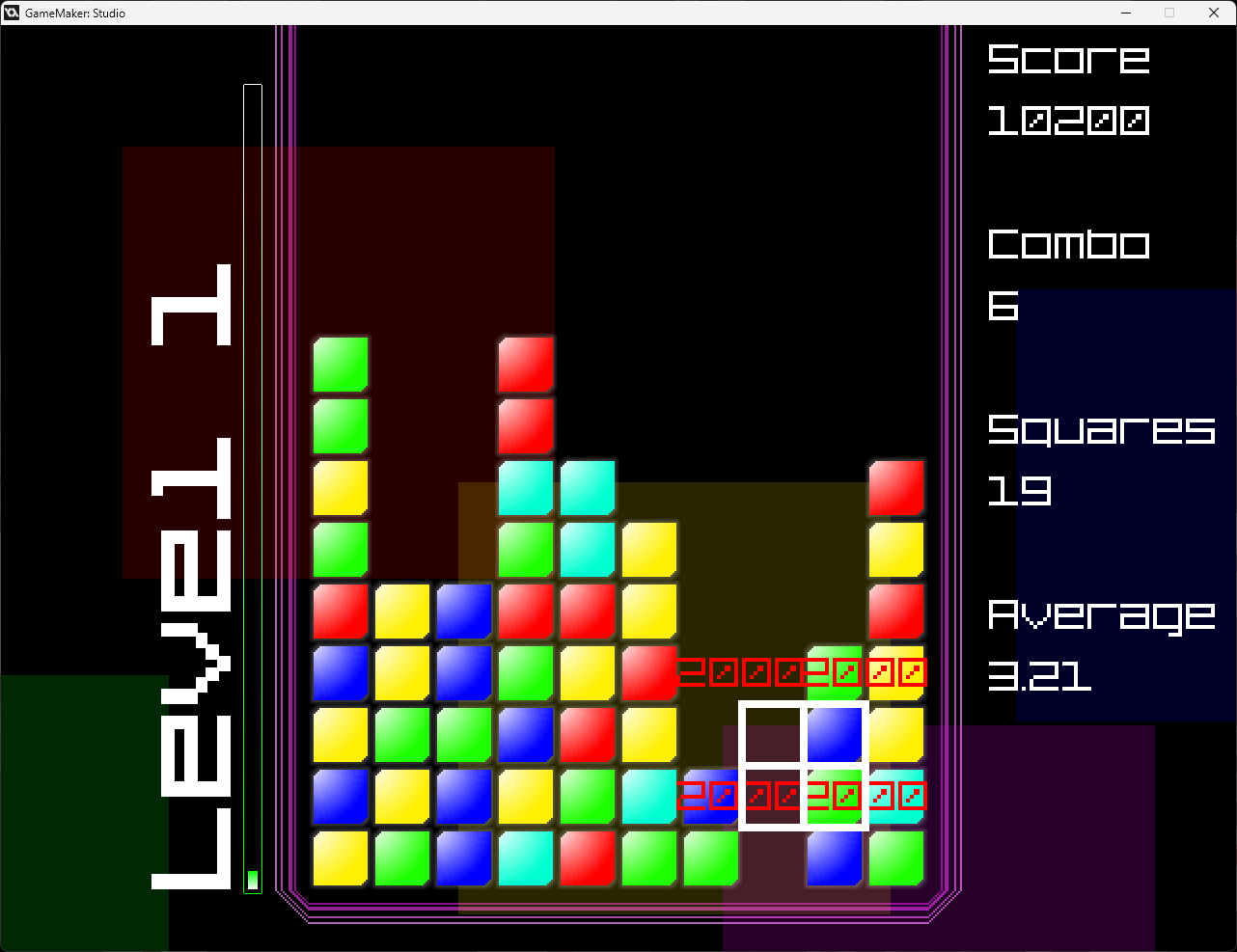Image resolution: width=1237 pixels, height=952 pixels.
Task: Click the red block at the top of the column
Action: (526, 365)
